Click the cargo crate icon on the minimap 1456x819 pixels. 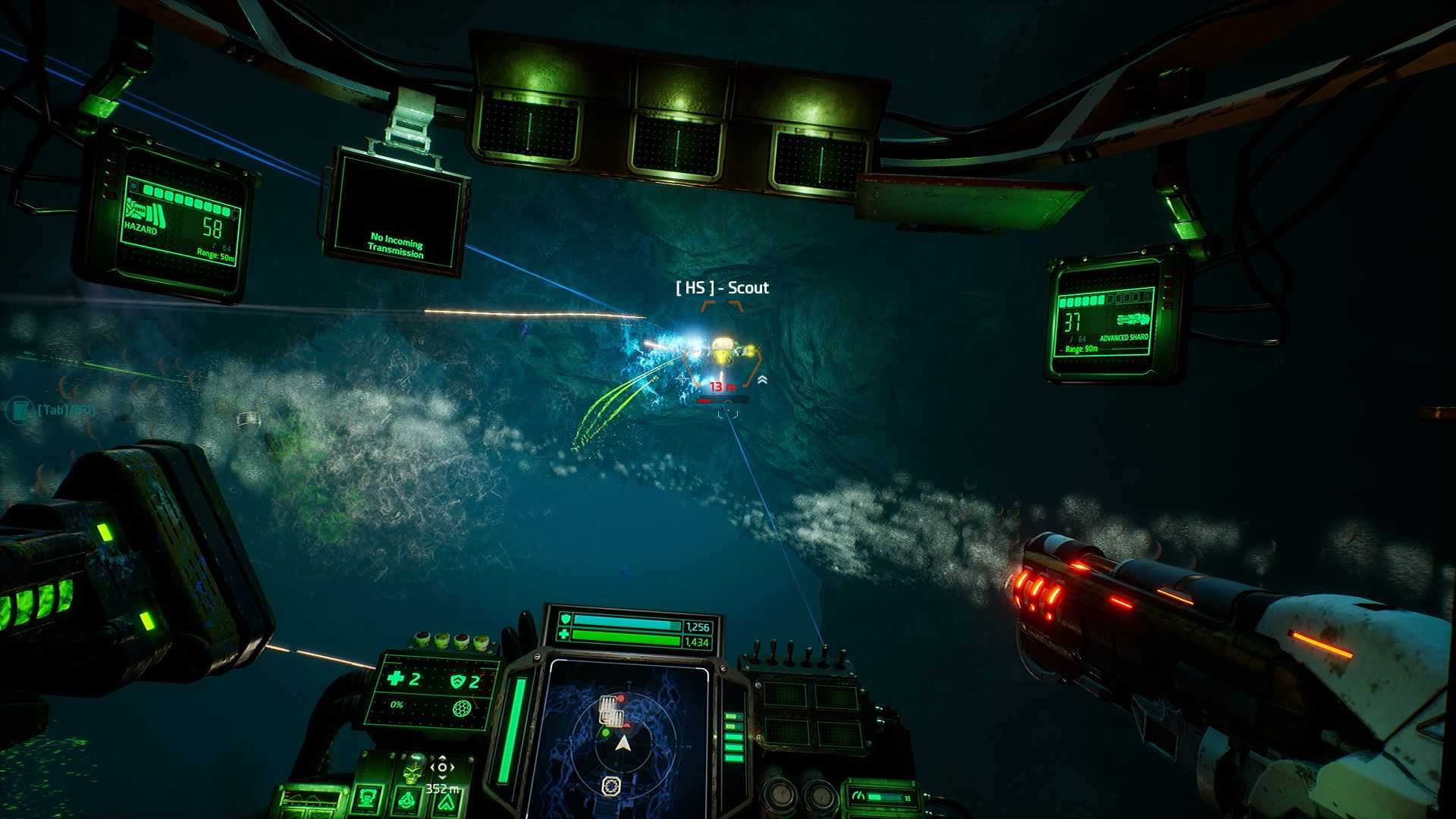pyautogui.click(x=610, y=711)
